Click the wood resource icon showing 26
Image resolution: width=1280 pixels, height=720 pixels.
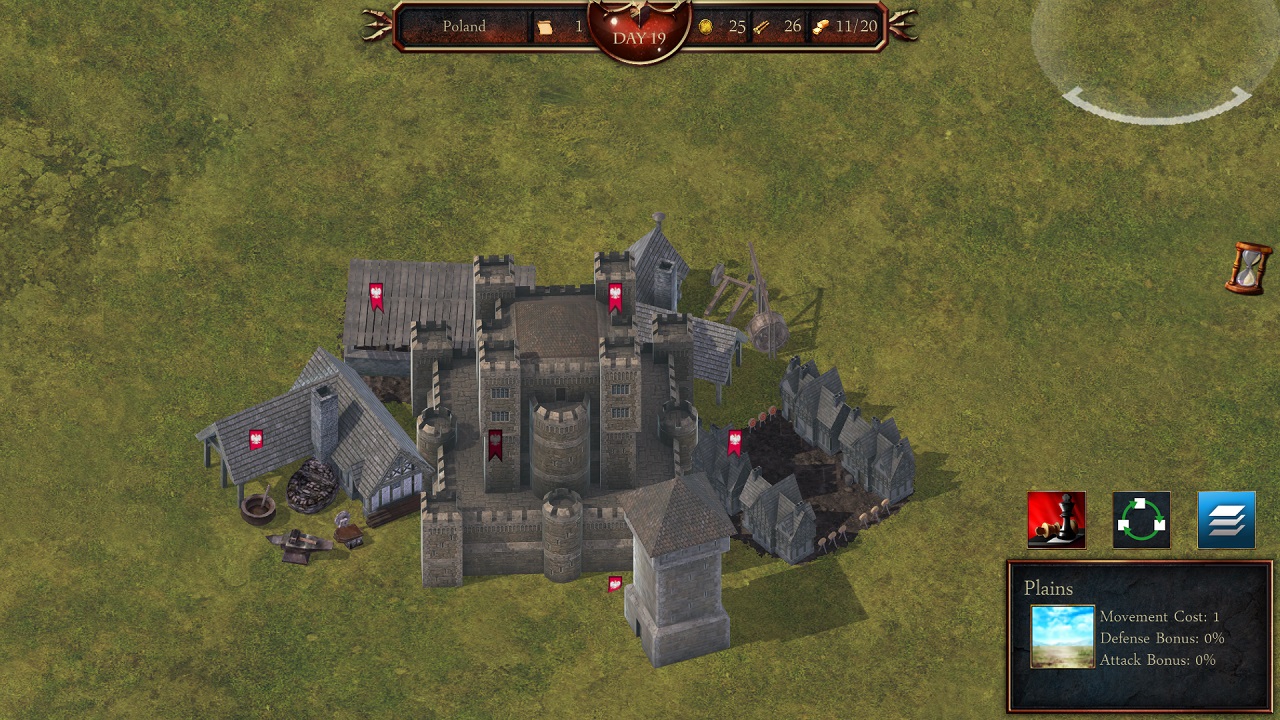pyautogui.click(x=761, y=27)
